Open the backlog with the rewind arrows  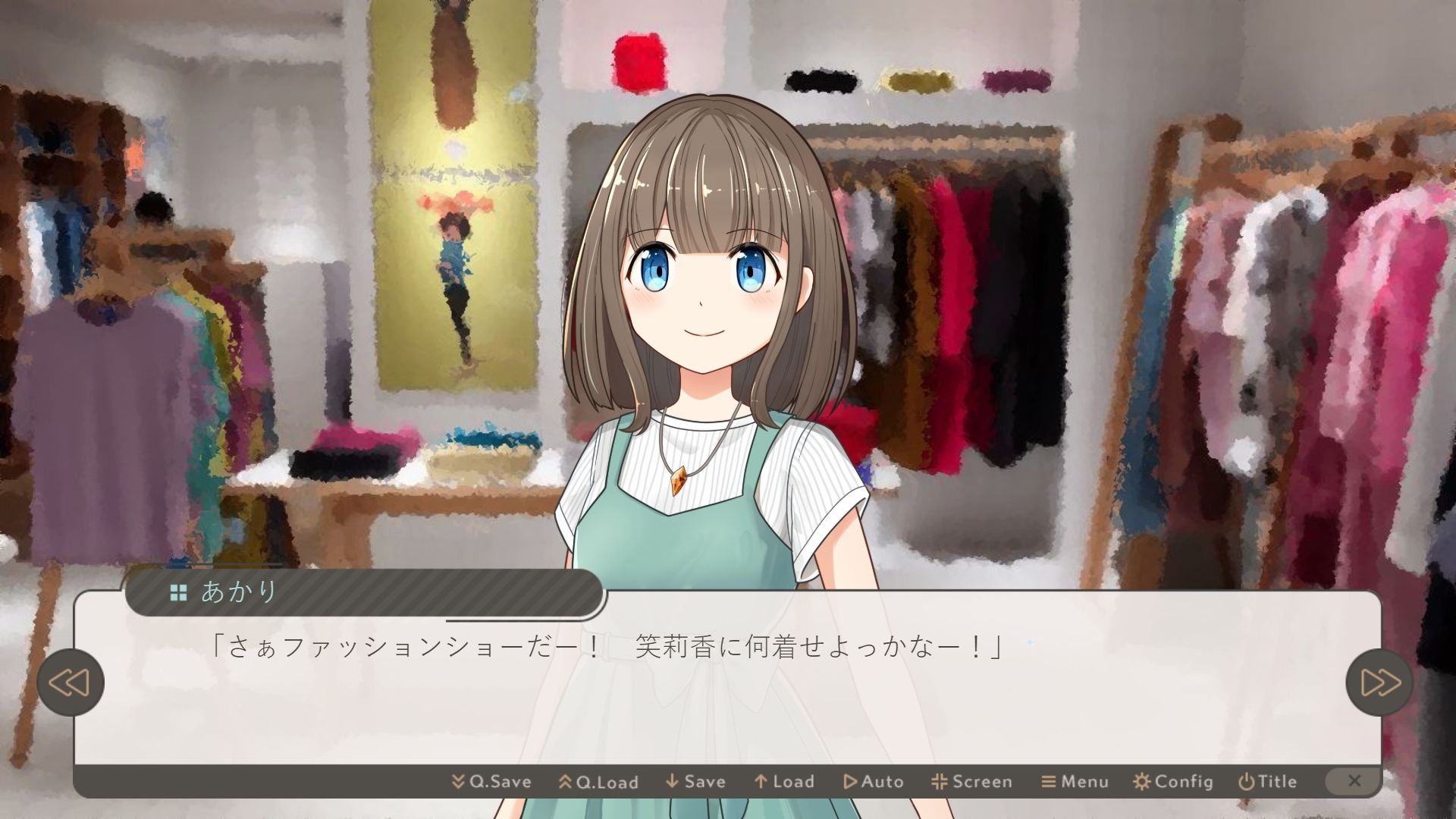(x=71, y=681)
